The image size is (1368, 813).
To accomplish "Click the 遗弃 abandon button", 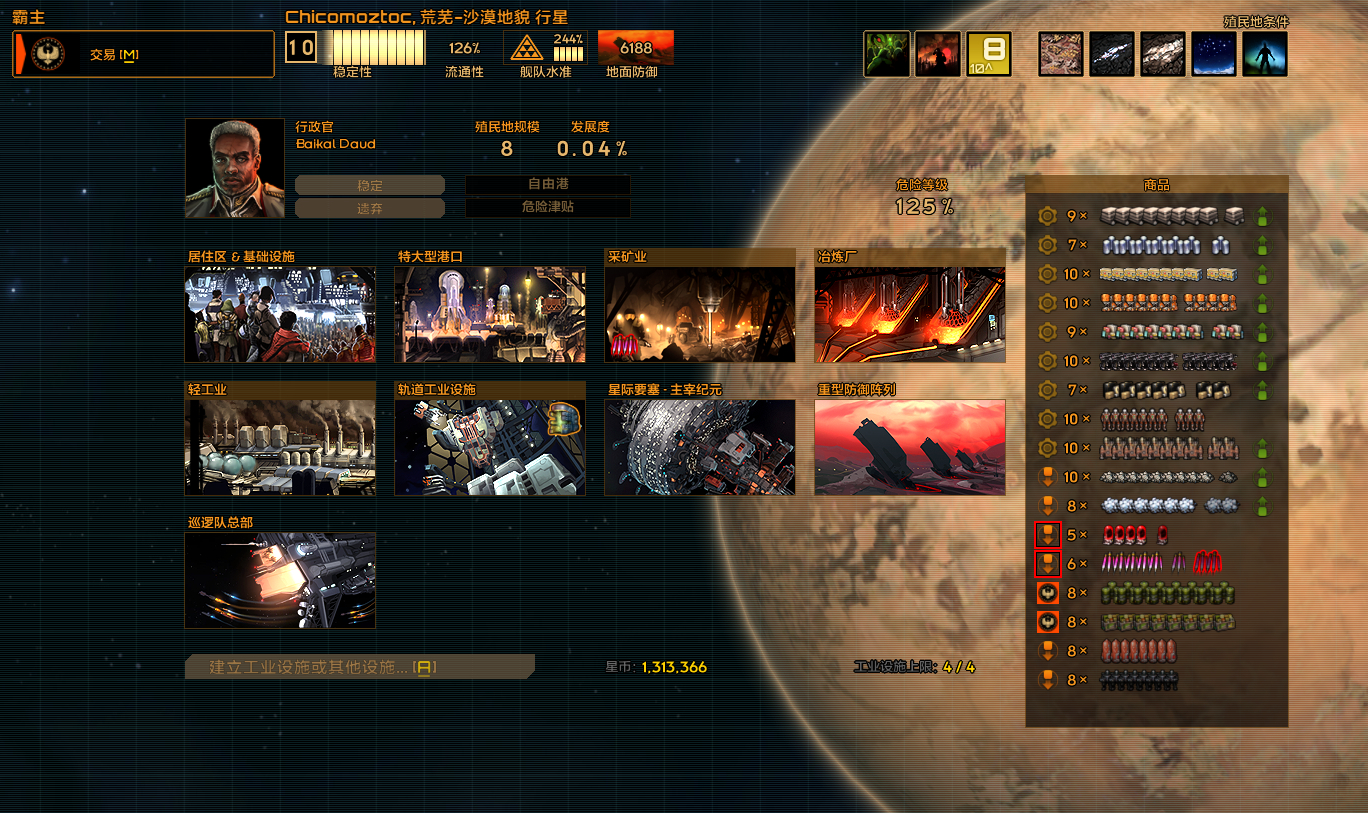I will (369, 208).
